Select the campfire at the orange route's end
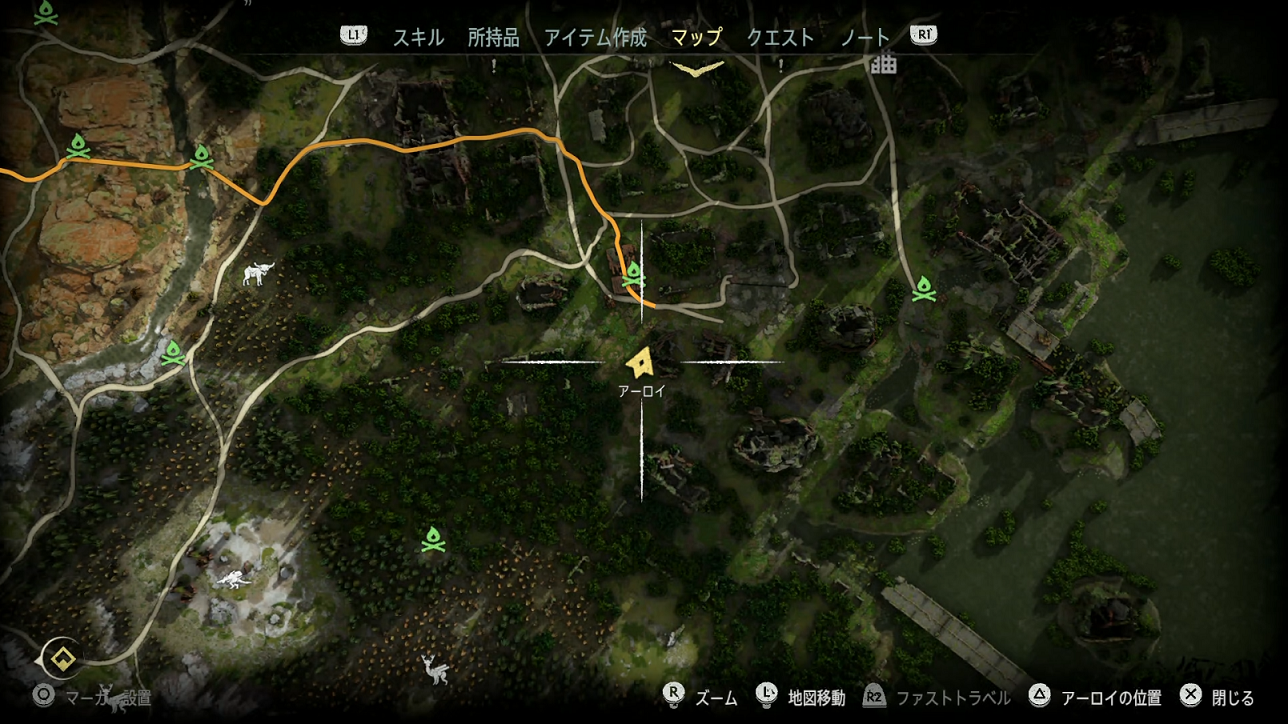 pos(633,274)
